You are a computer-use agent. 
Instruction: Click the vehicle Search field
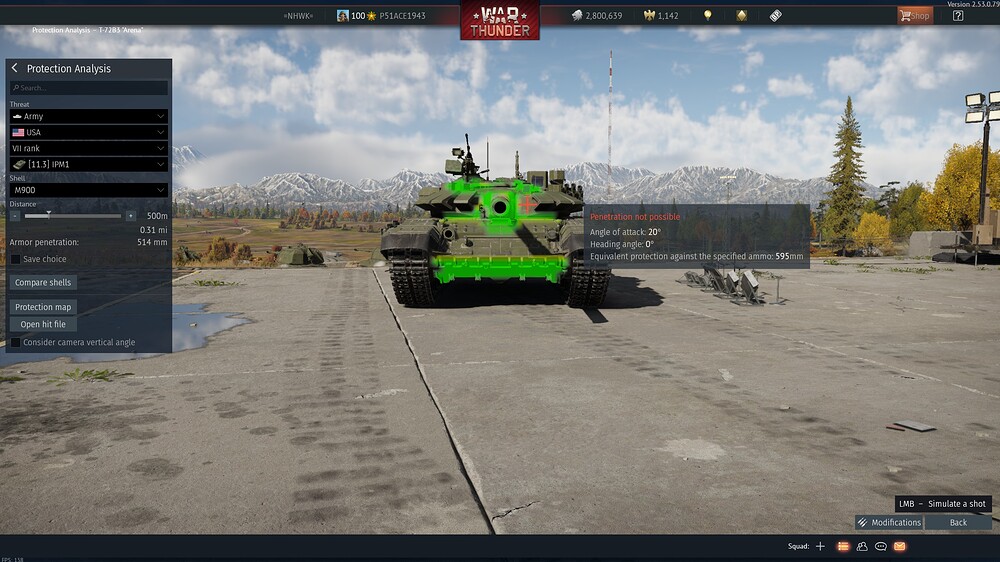point(89,88)
